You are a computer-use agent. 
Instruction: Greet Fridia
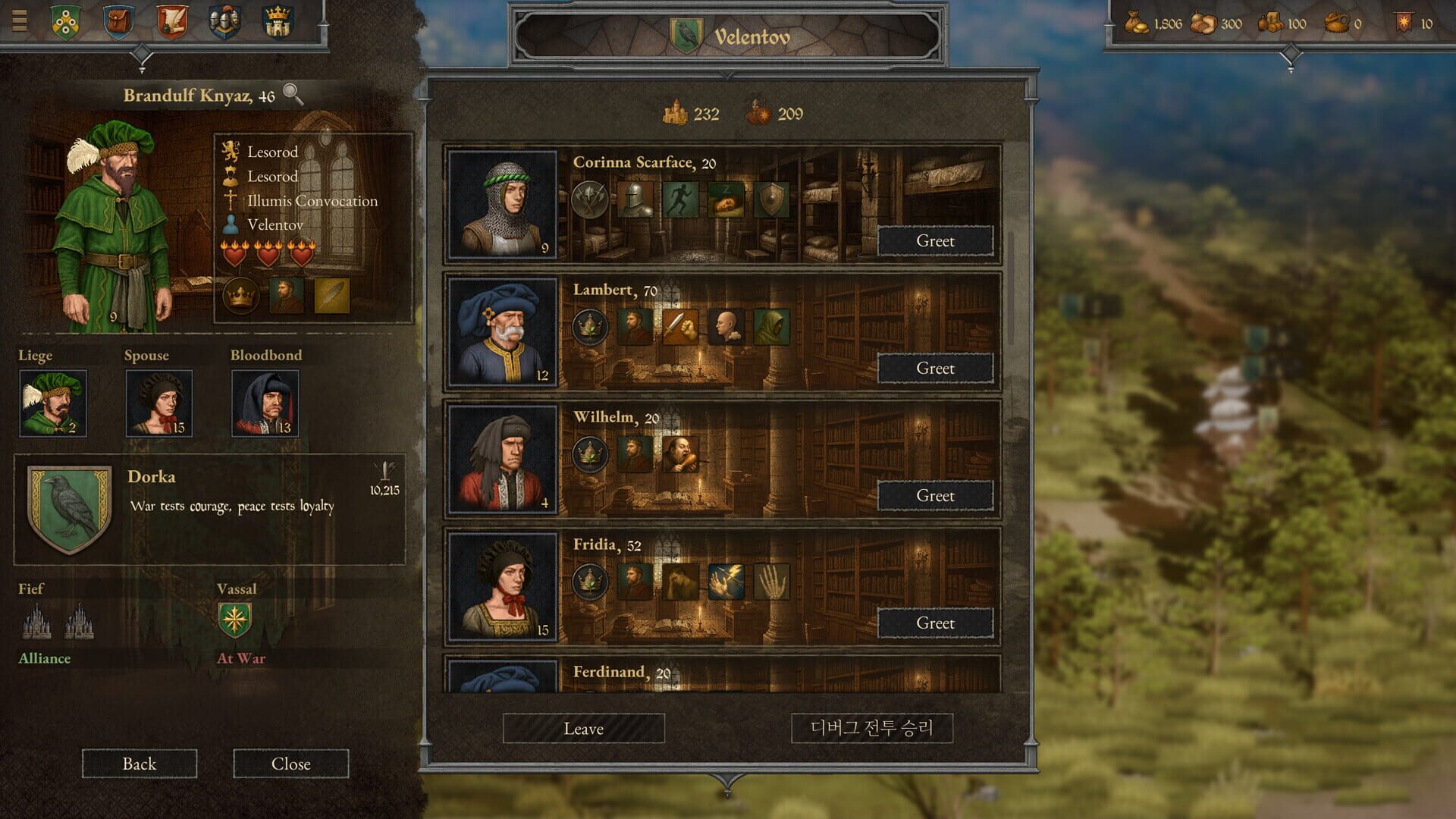pyautogui.click(x=935, y=623)
